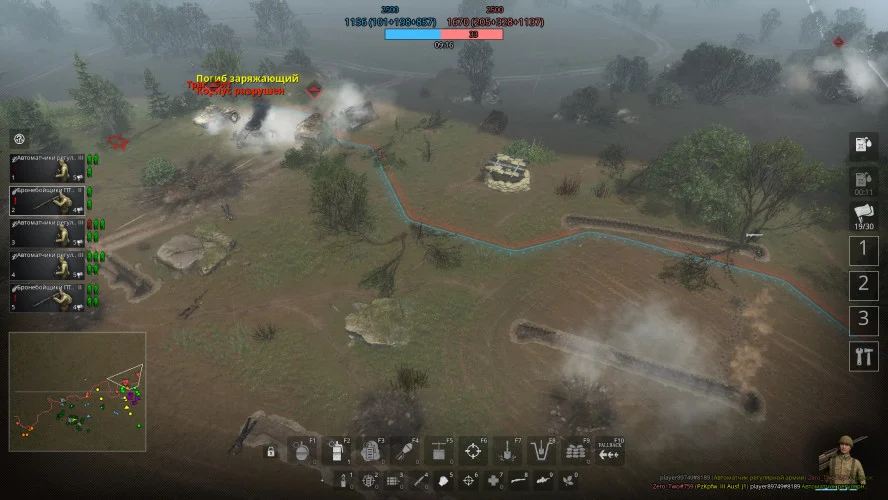Select squad card number 1 submachine gunners
The image size is (888, 500).
pos(46,166)
